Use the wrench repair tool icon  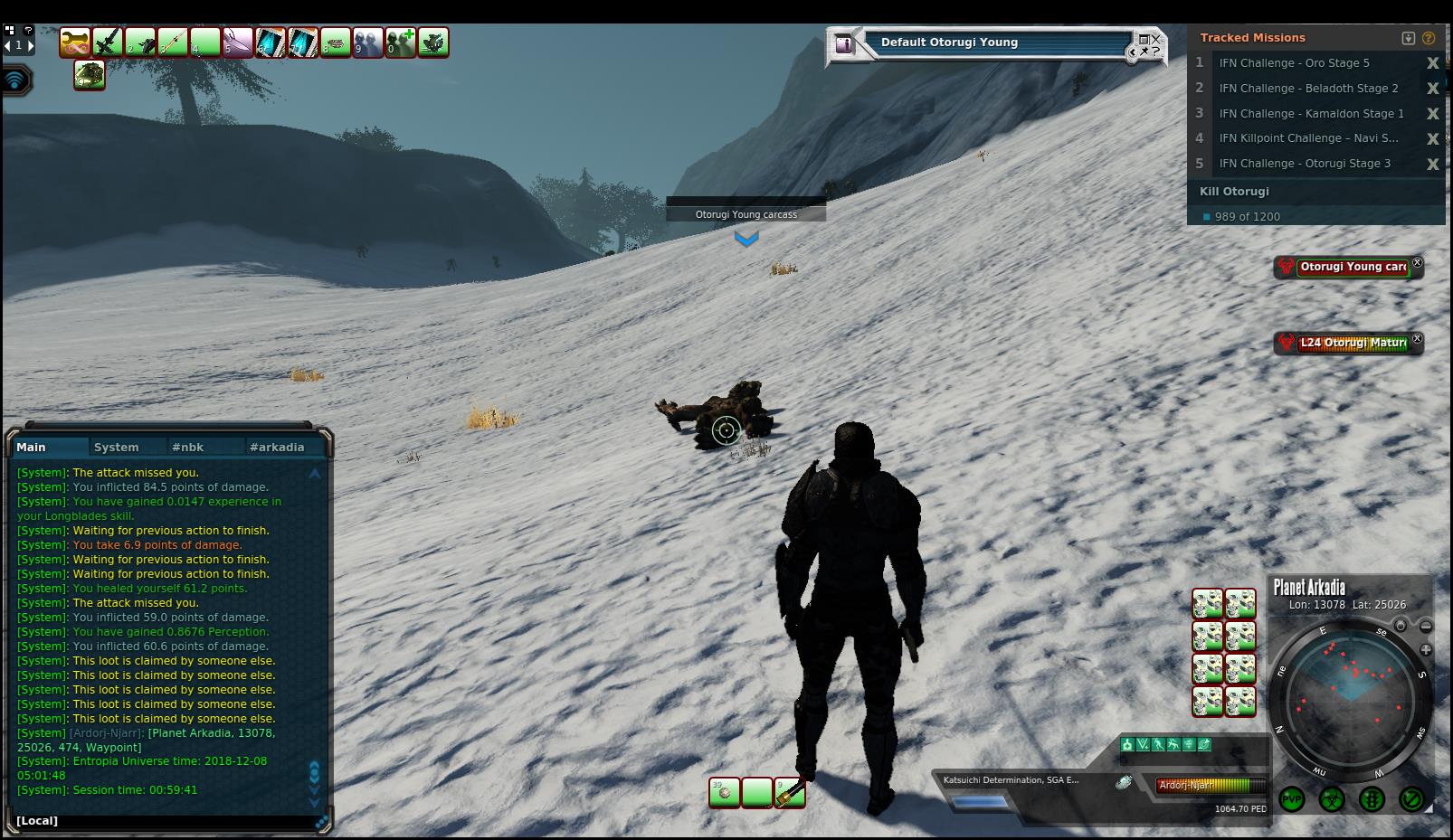tap(75, 42)
